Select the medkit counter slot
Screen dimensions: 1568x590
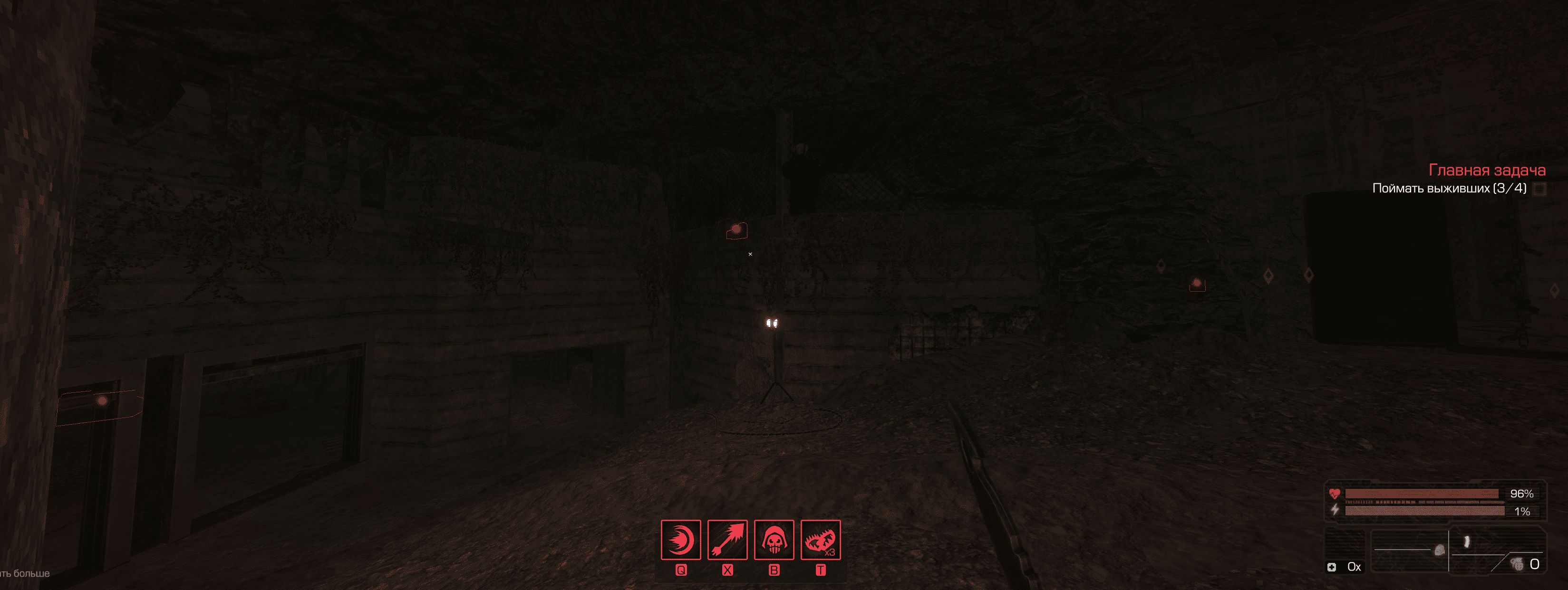pos(1345,566)
